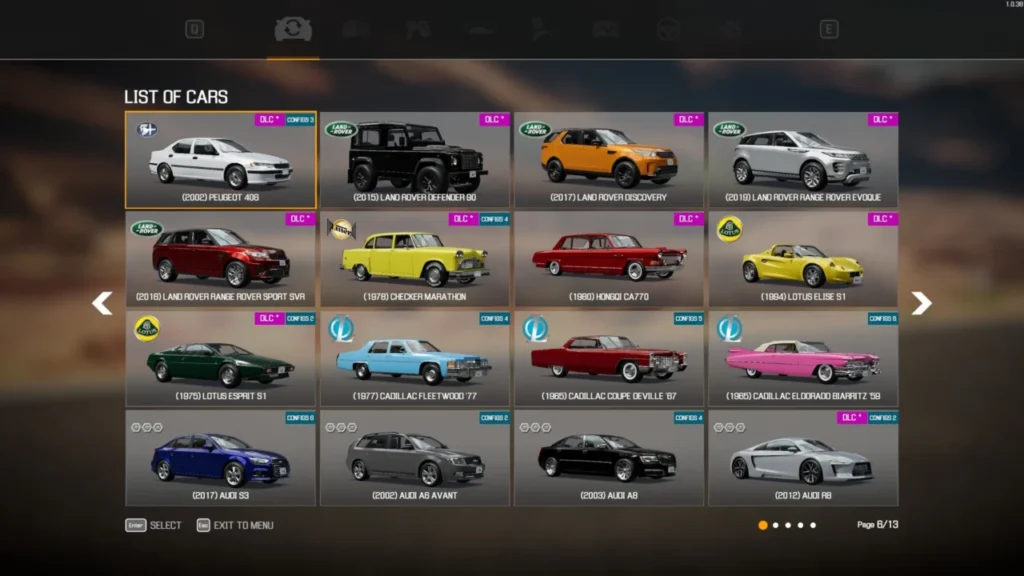The width and height of the screenshot is (1024, 576).
Task: Choose the yellow Lotus Elise S1
Action: click(802, 259)
